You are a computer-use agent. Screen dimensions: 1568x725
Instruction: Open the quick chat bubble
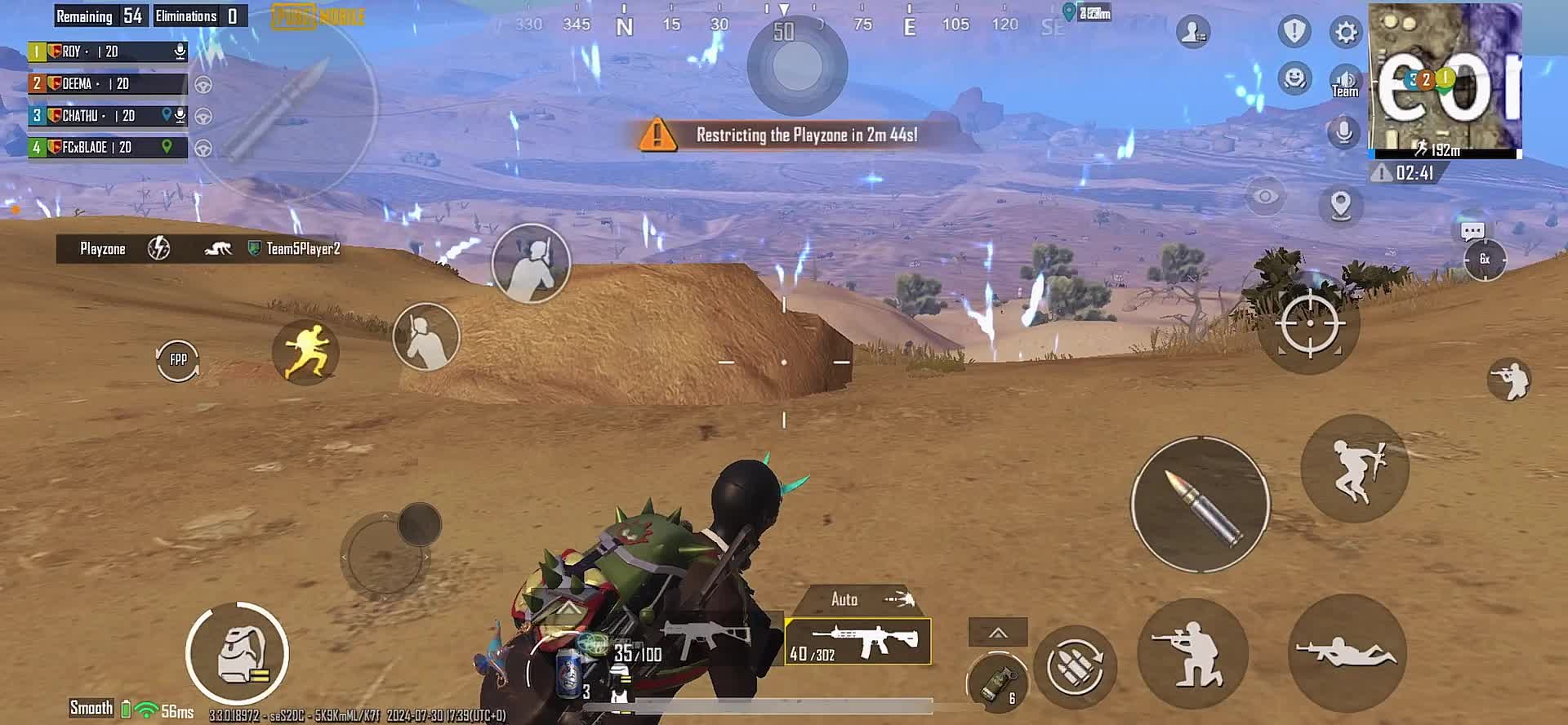pyautogui.click(x=1472, y=232)
